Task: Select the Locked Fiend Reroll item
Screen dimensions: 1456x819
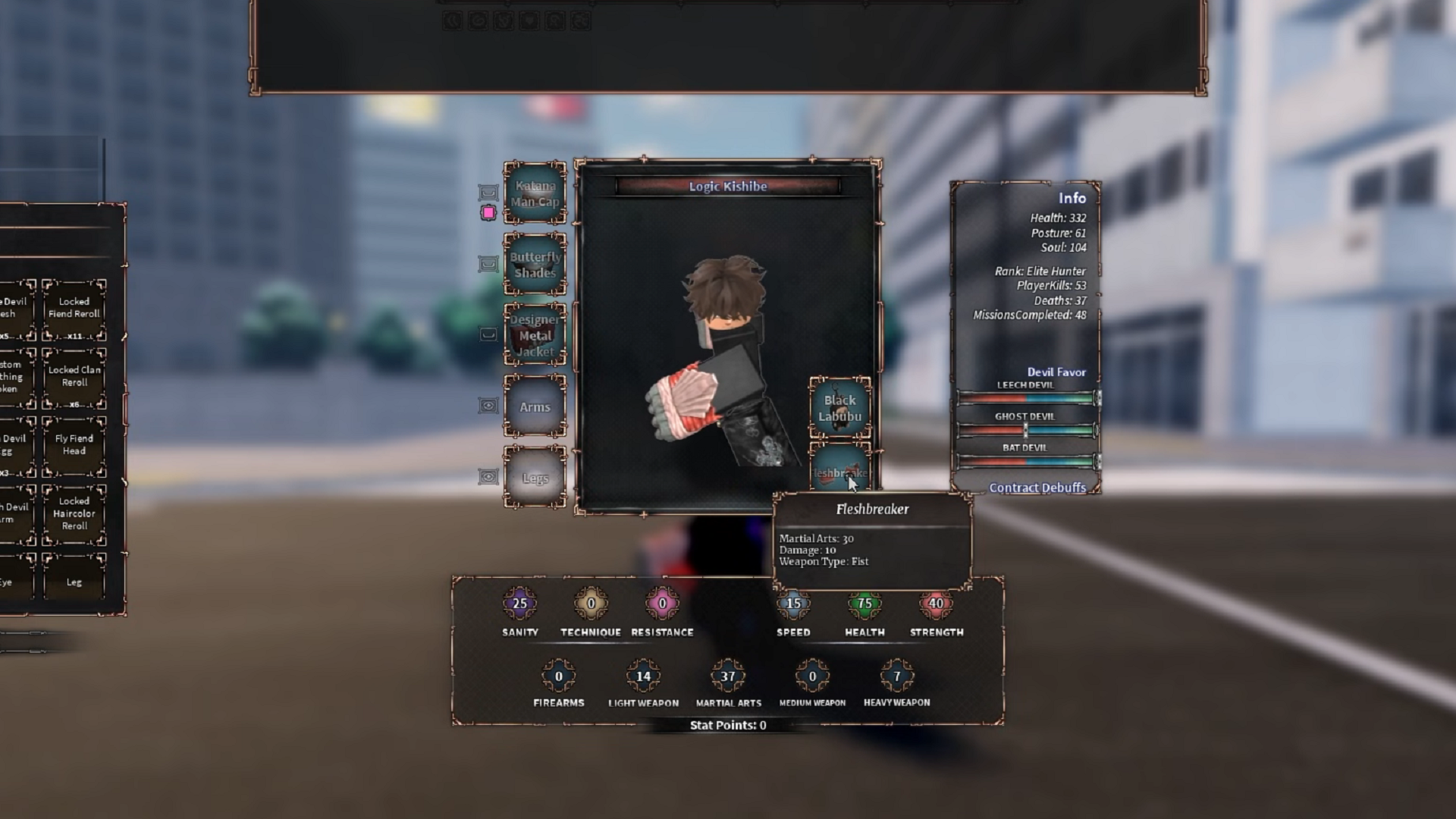Action: tap(74, 306)
